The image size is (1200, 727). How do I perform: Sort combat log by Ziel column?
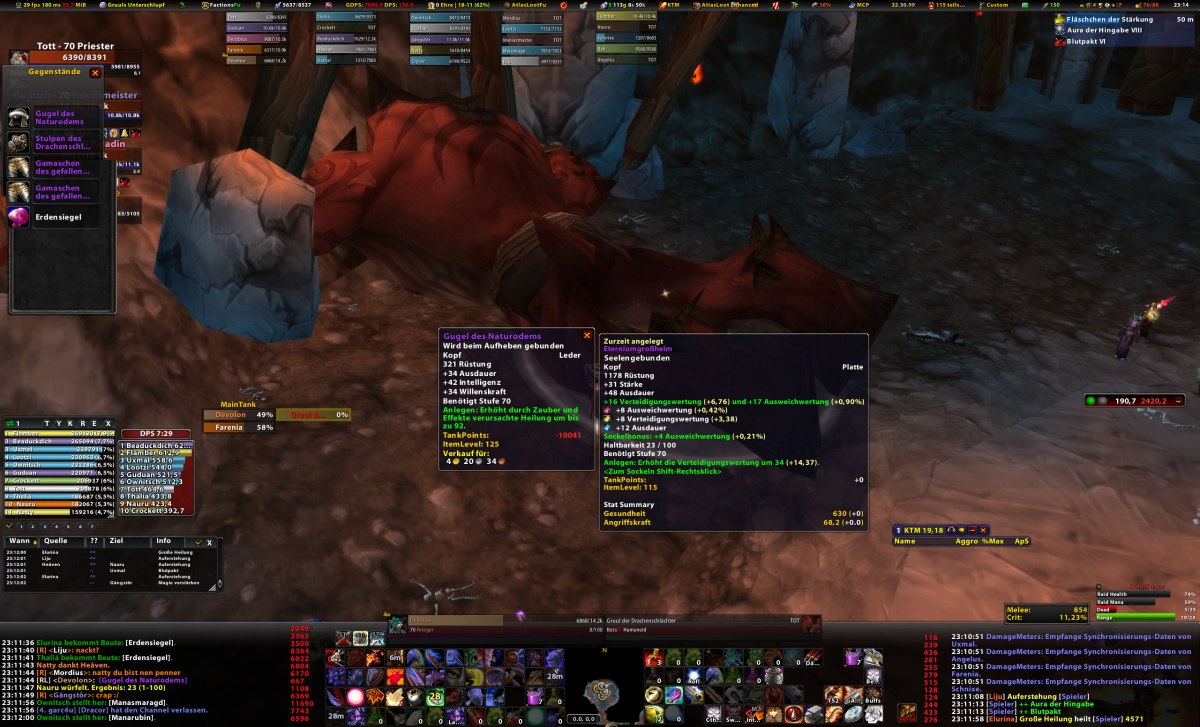coord(115,541)
